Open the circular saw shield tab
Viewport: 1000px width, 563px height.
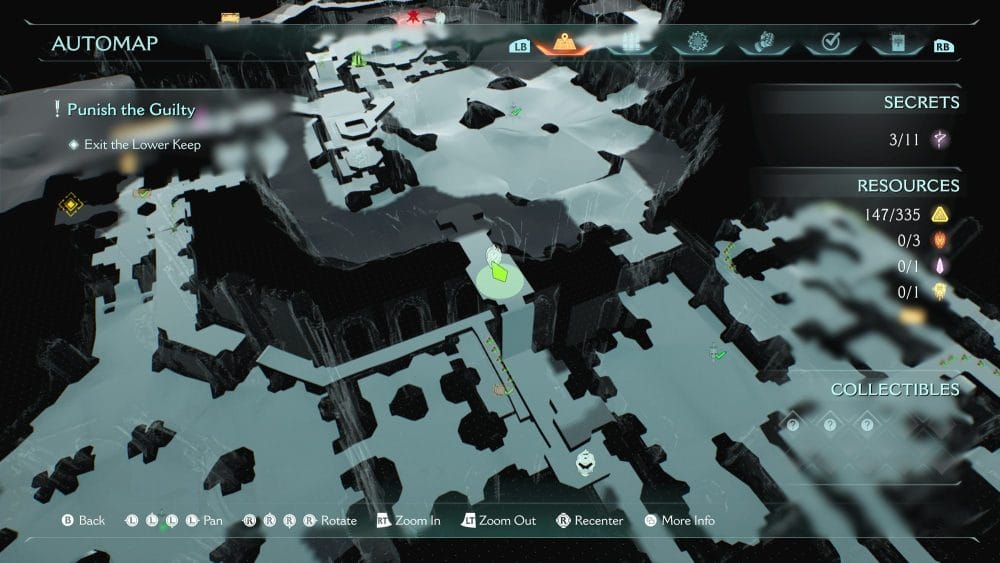click(697, 43)
